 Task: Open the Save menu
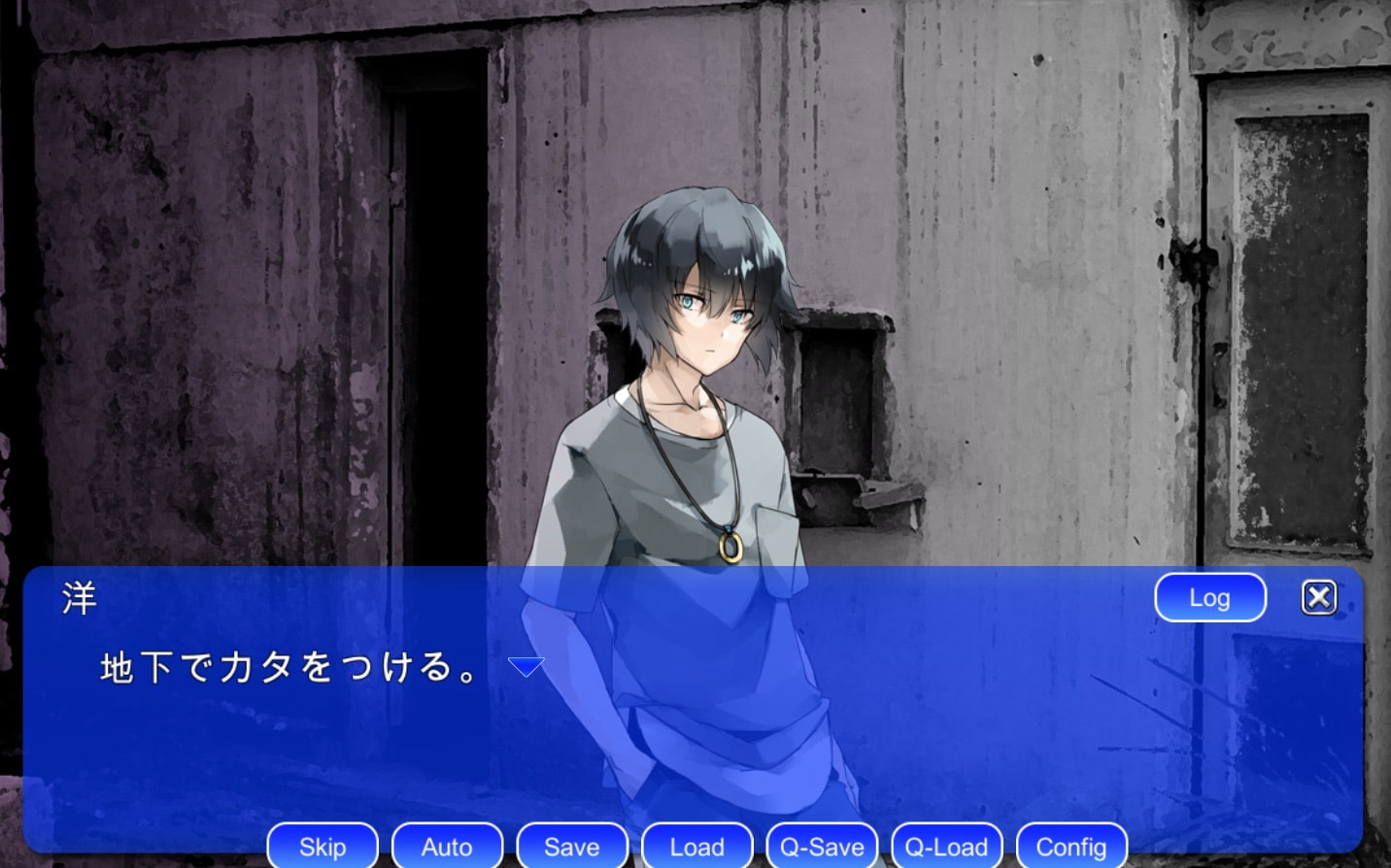(572, 847)
